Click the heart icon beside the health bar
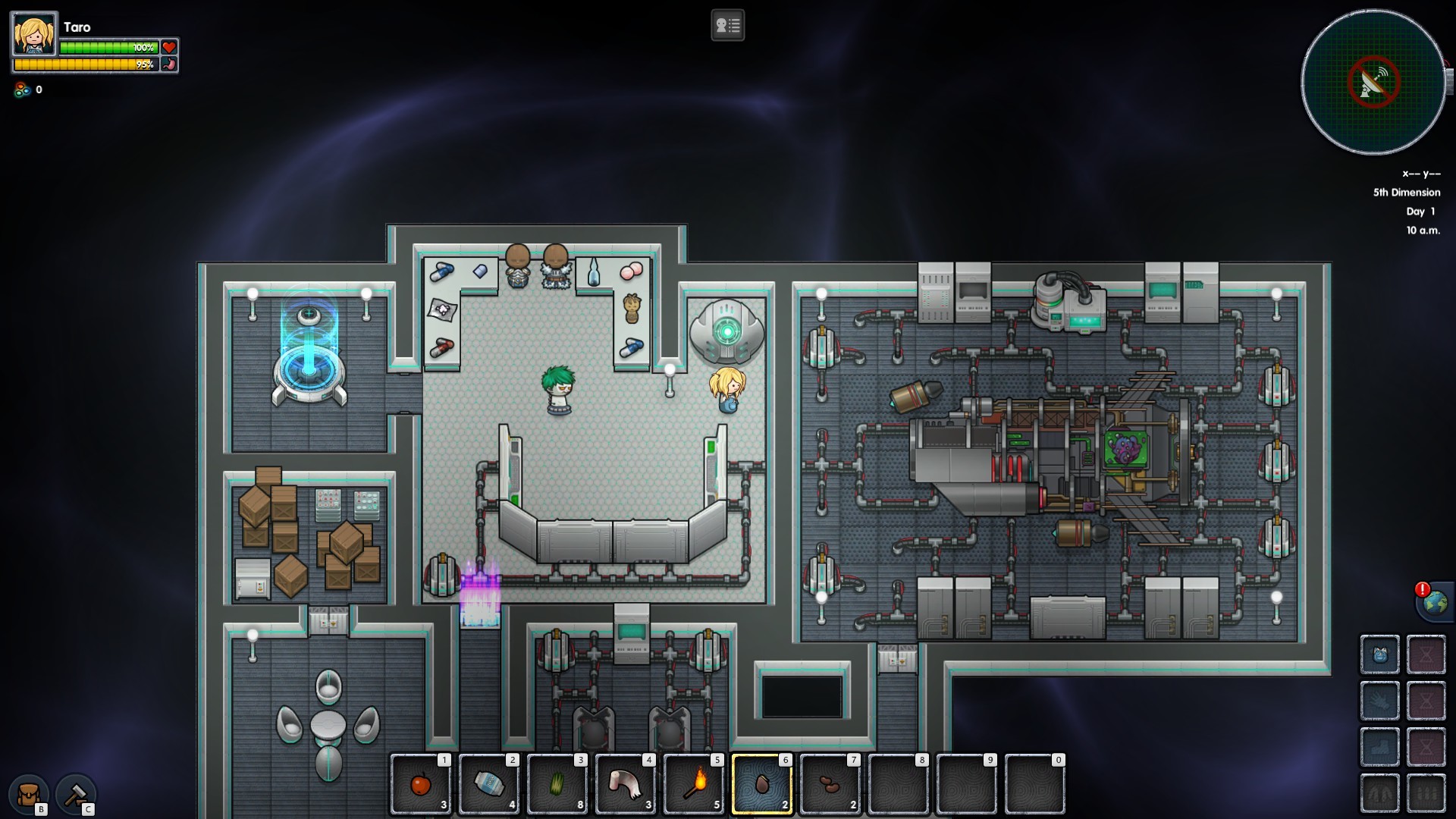 [170, 47]
